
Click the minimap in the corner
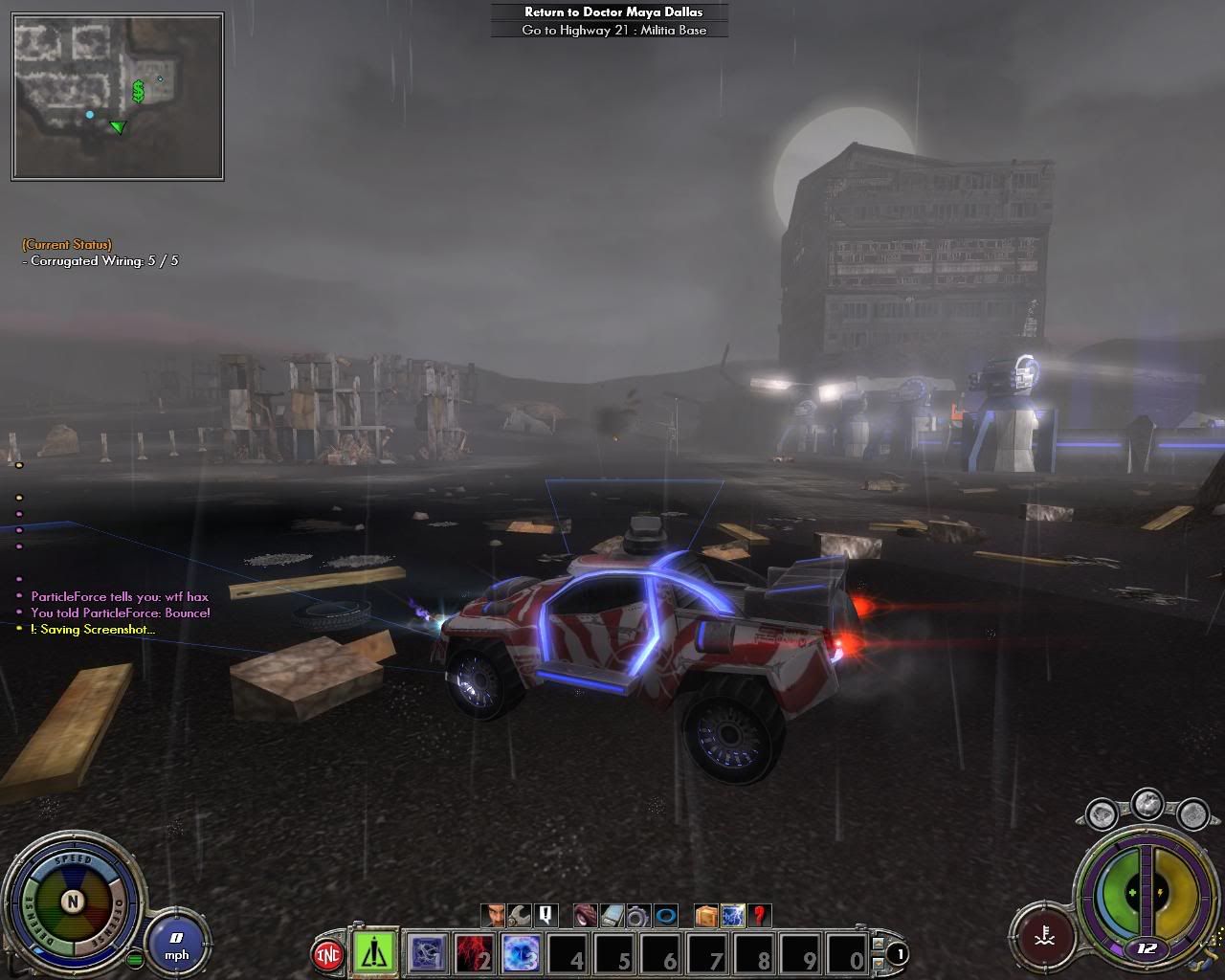click(x=118, y=98)
